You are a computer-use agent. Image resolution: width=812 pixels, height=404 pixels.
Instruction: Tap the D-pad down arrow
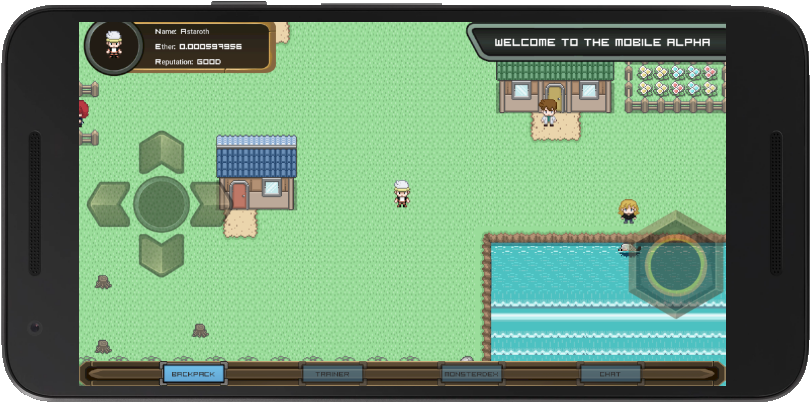click(161, 253)
